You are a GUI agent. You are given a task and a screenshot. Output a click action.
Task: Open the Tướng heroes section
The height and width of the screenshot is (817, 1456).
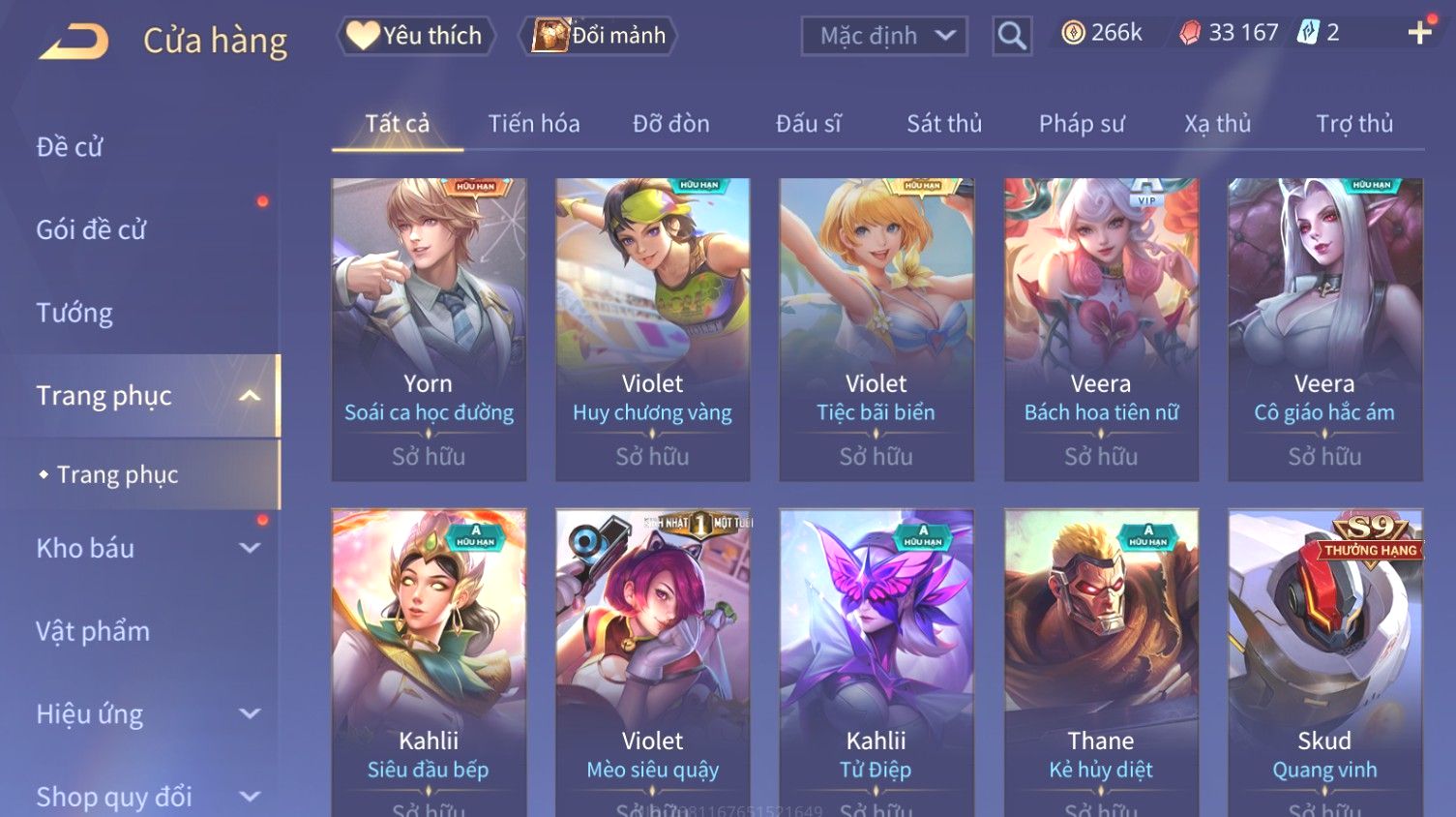pyautogui.click(x=74, y=313)
